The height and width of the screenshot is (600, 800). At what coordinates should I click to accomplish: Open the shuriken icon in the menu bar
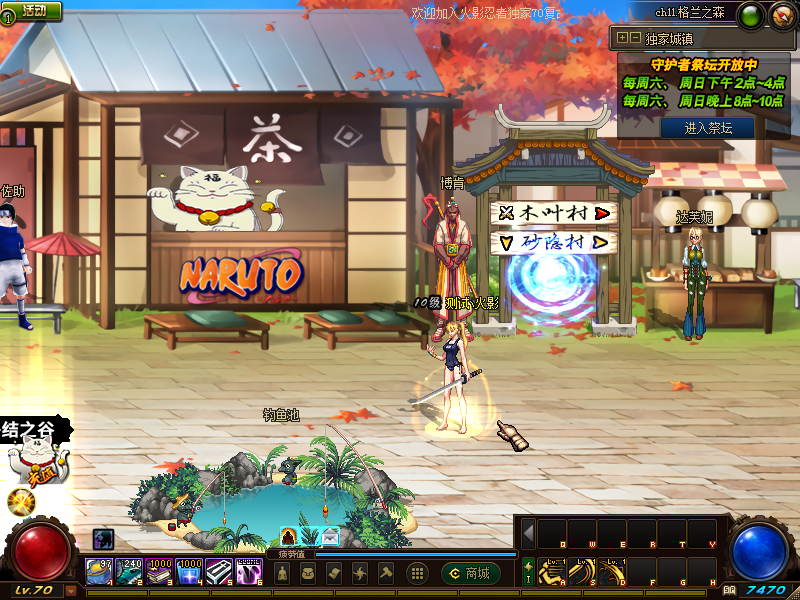[x=360, y=574]
